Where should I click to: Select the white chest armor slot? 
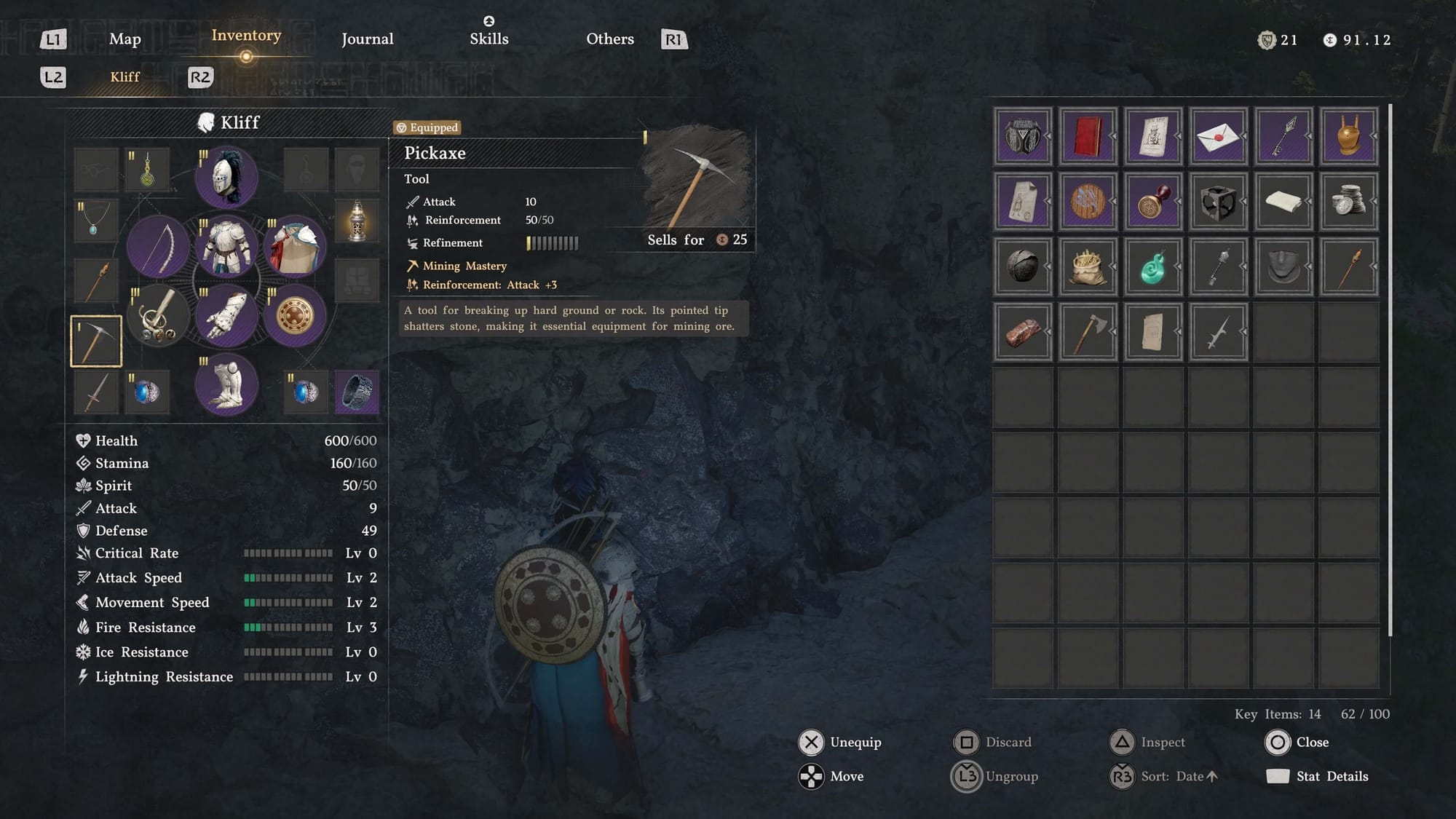click(x=226, y=246)
